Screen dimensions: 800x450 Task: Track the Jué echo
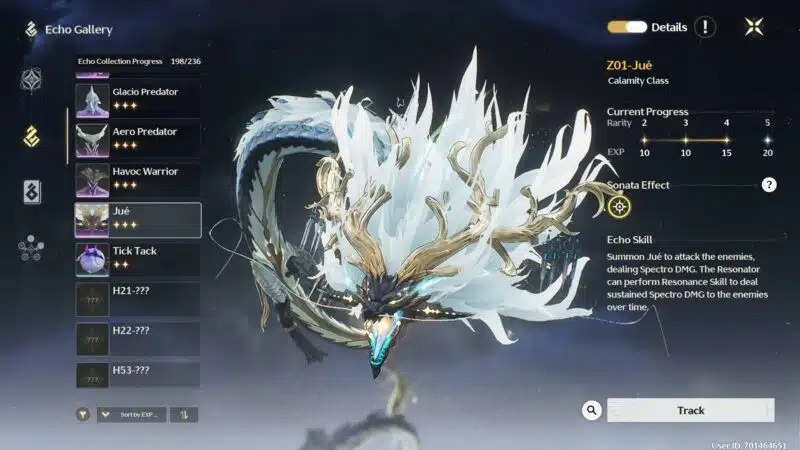click(x=691, y=410)
